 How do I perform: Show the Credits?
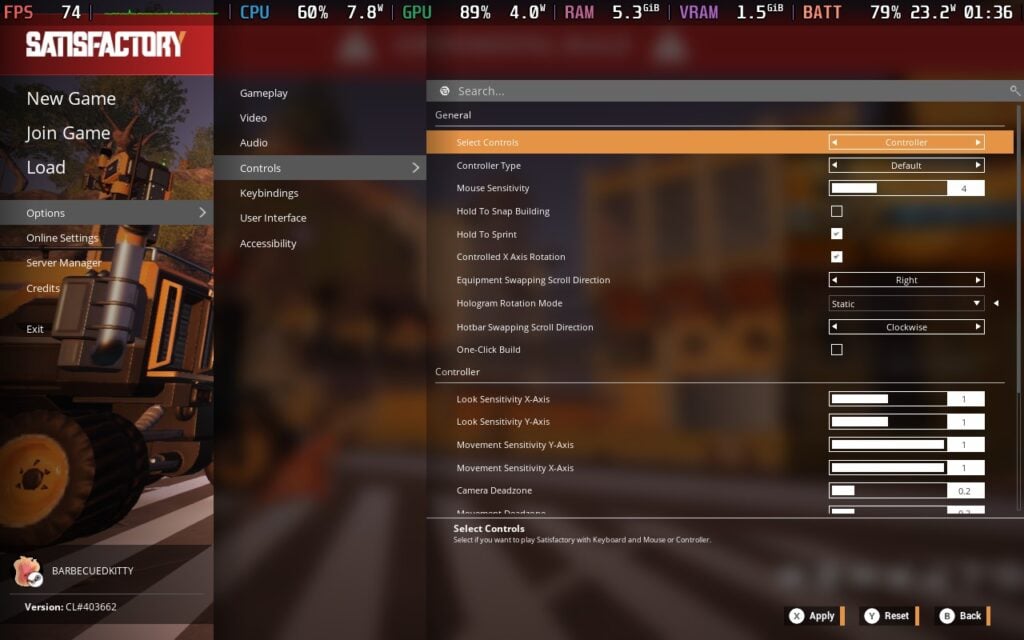pyautogui.click(x=43, y=288)
